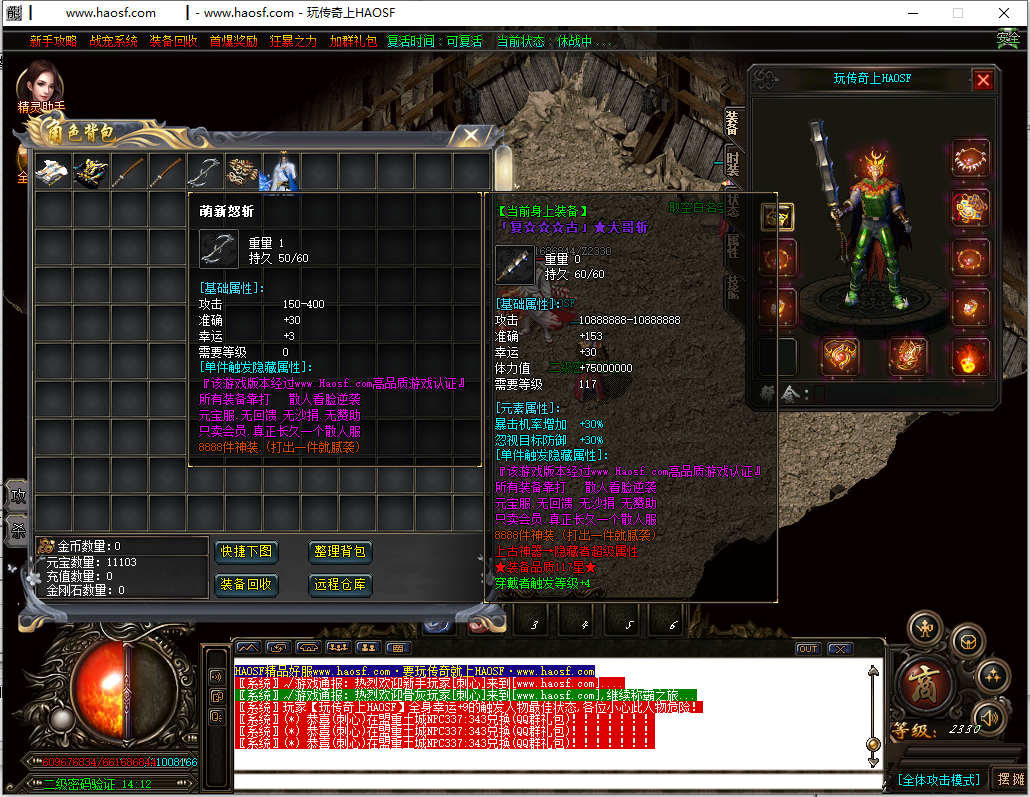Open the 摆摊 stall button
This screenshot has height=797, width=1030.
pos(1009,780)
